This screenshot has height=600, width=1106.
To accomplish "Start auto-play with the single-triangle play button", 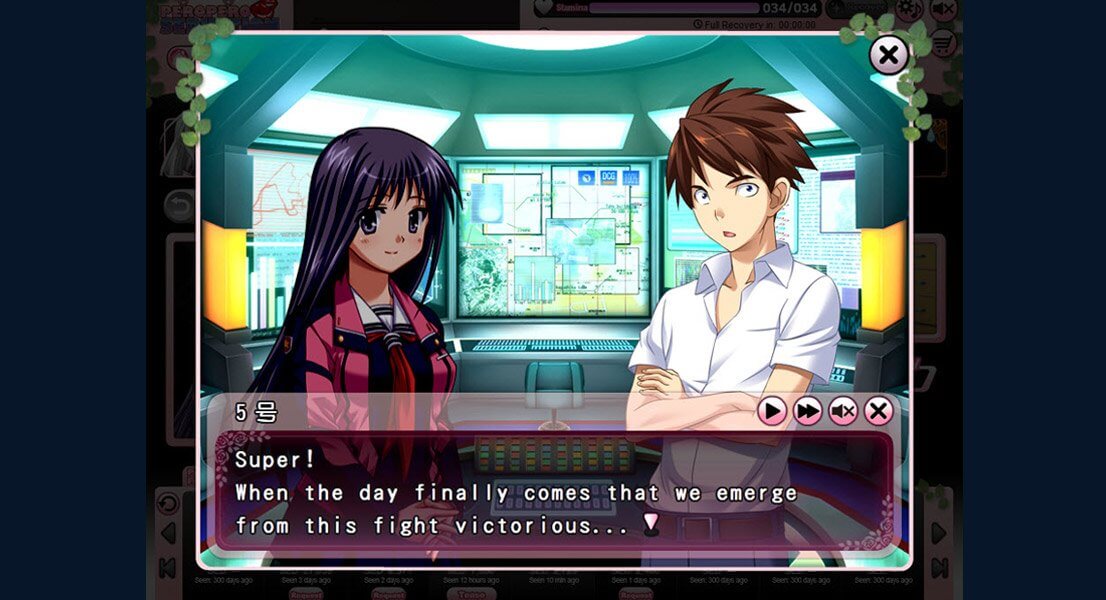I will 772,410.
